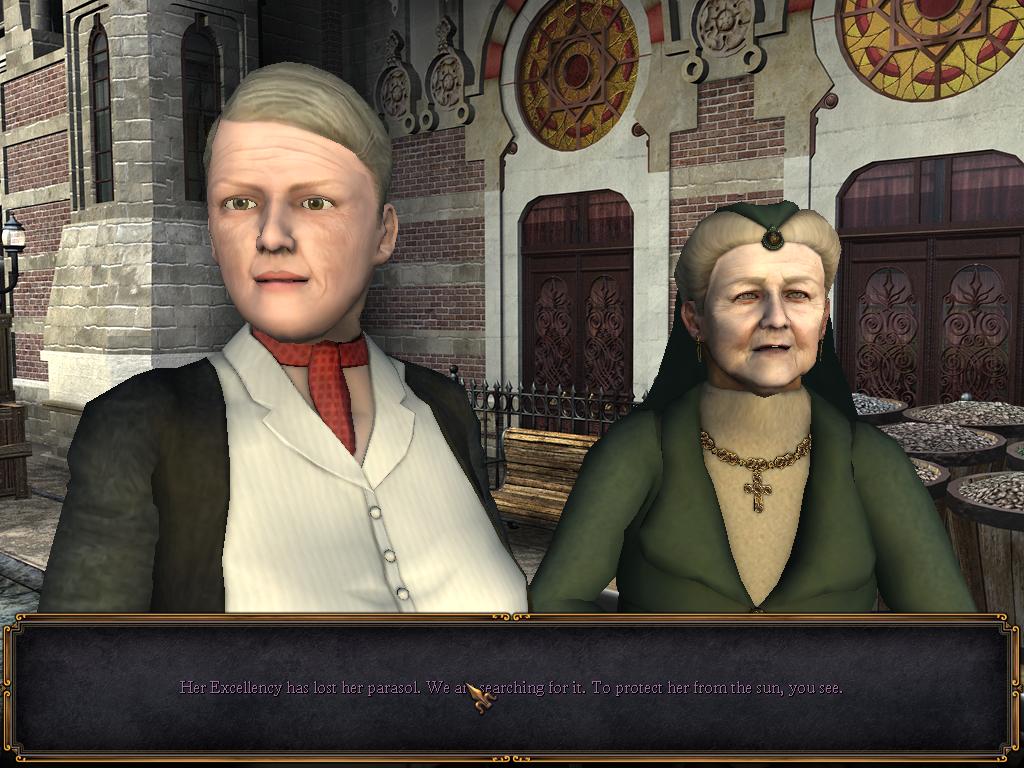Click the dialogue text box to advance
The image size is (1024, 768).
510,688
